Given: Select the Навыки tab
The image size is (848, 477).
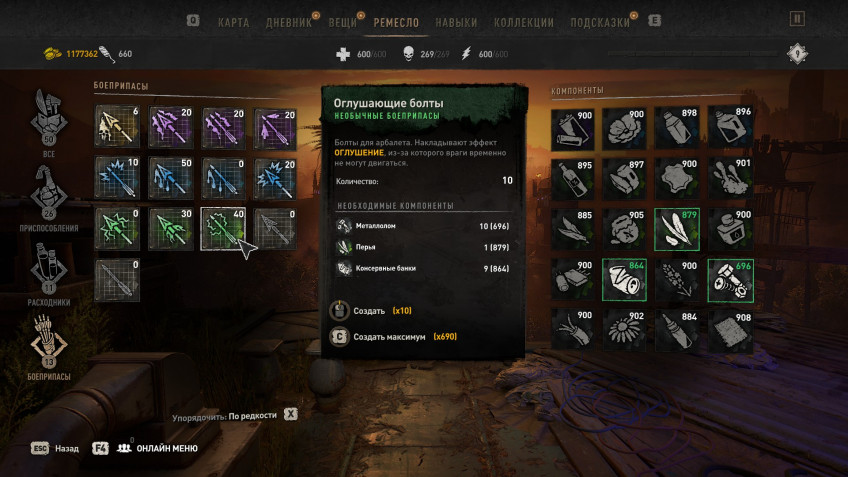Looking at the screenshot, I should (x=457, y=22).
